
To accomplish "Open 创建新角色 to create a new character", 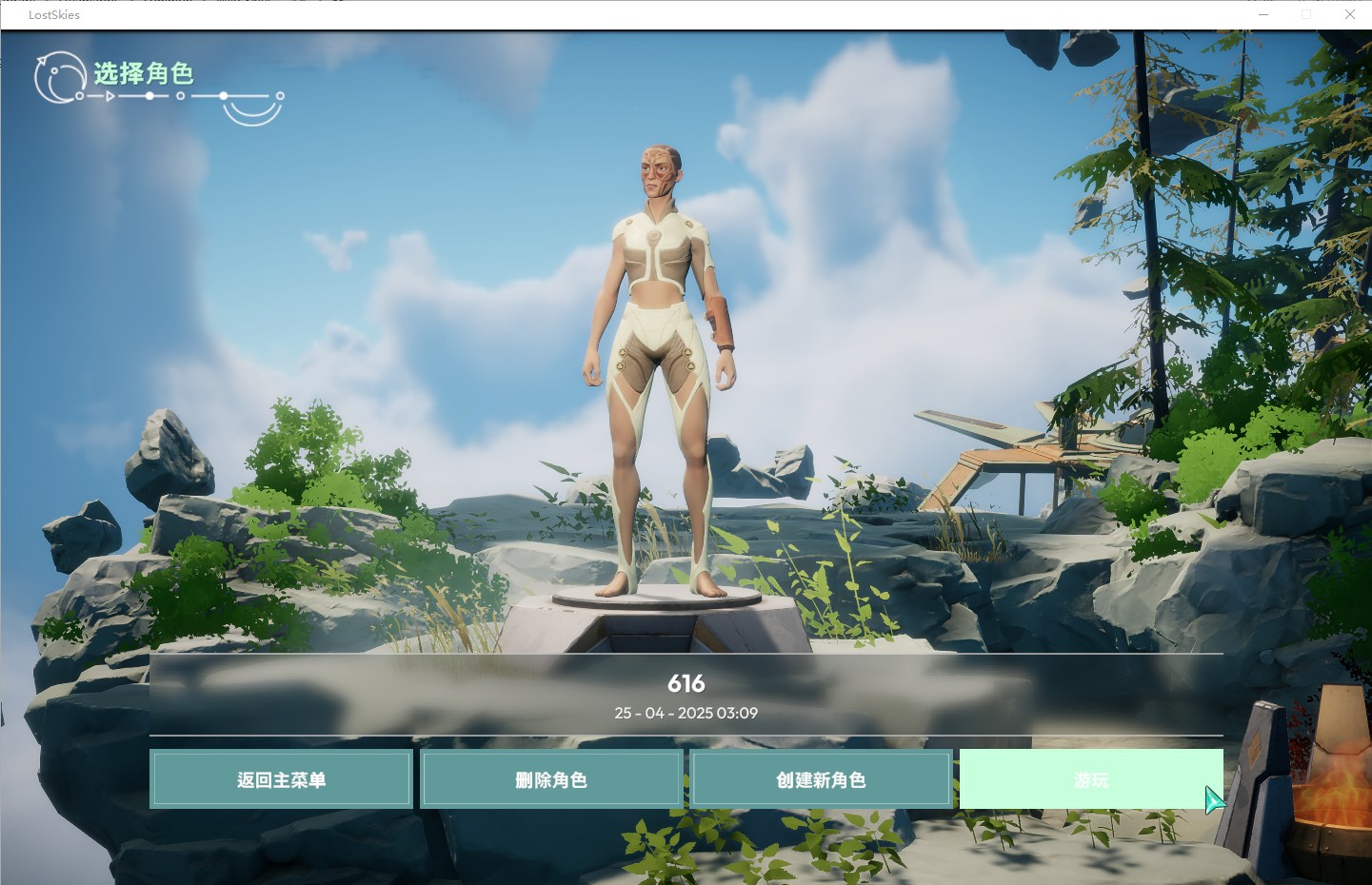I will click(821, 779).
